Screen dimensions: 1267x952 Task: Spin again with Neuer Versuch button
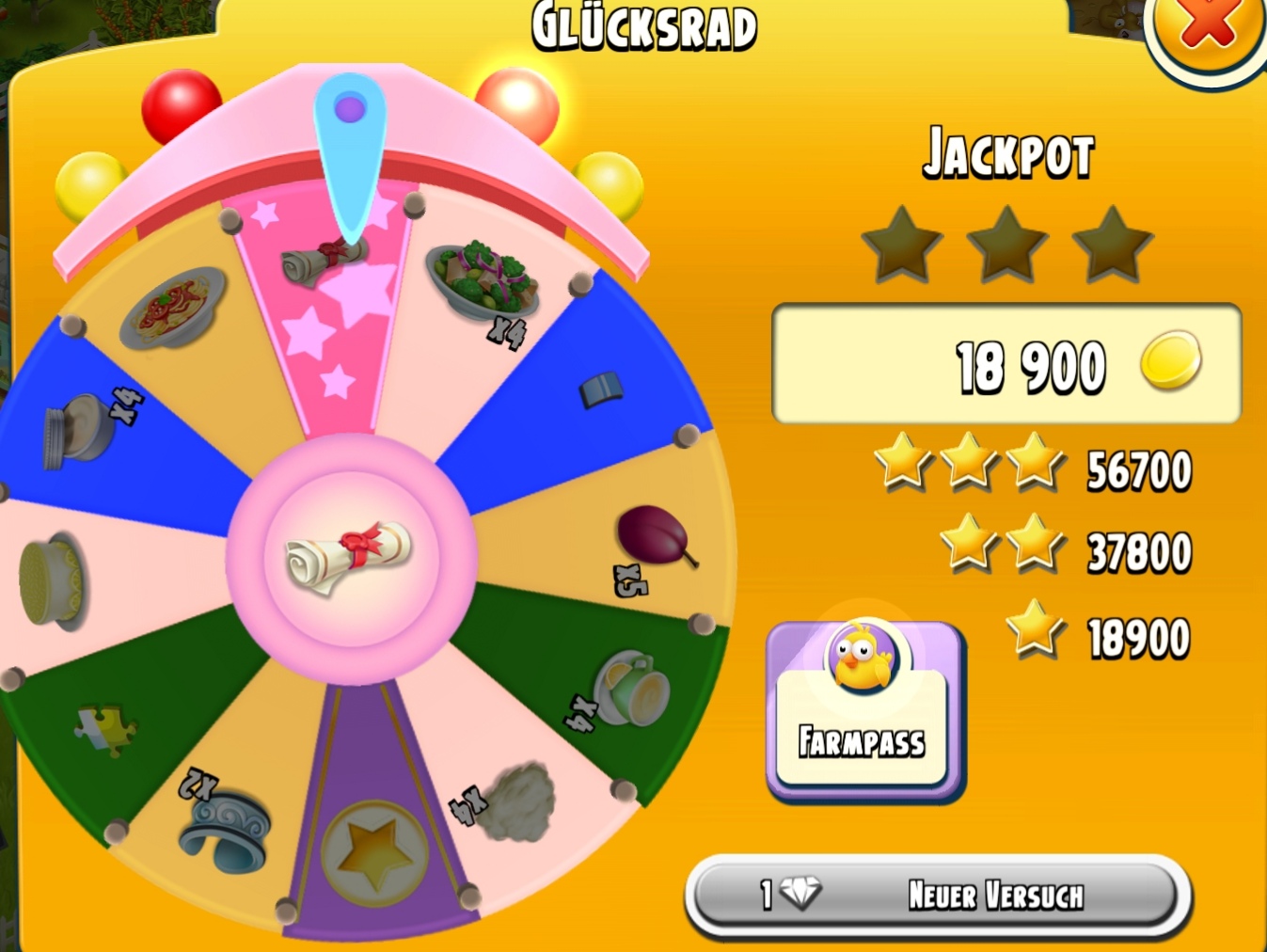[939, 895]
